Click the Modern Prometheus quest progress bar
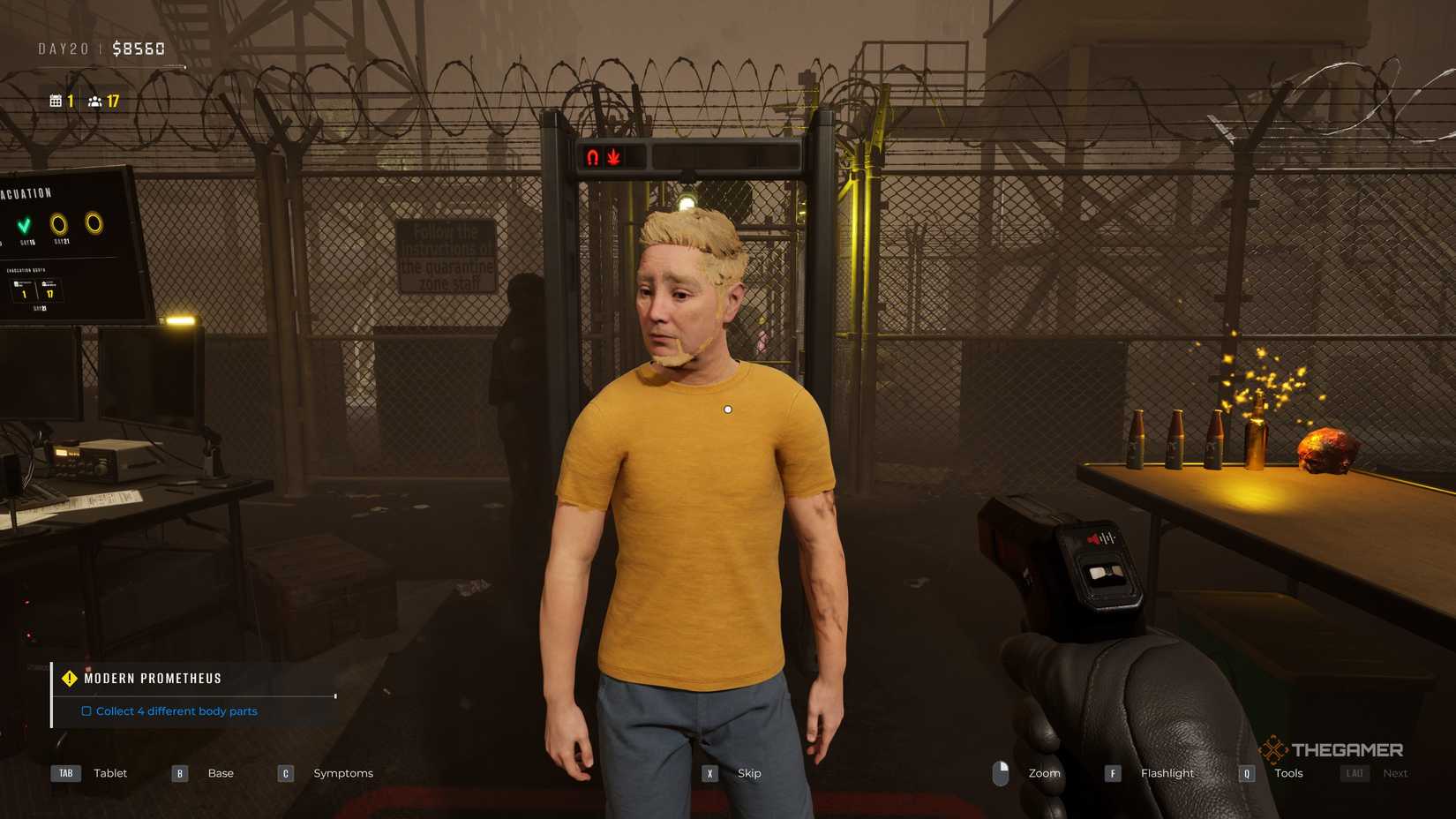Viewport: 1456px width, 819px height. [x=194, y=694]
